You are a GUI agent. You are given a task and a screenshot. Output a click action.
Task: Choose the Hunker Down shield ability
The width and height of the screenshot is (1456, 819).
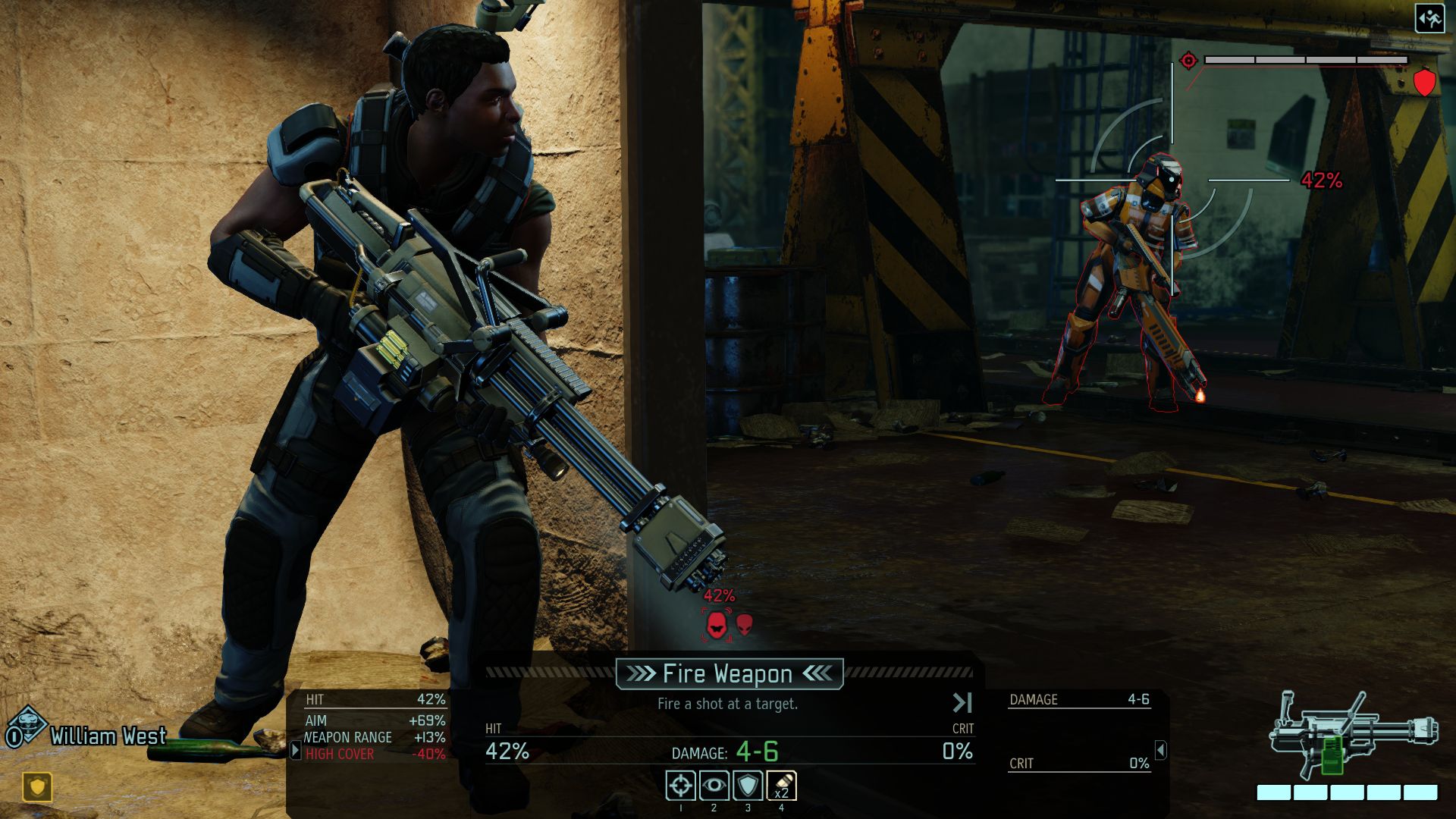click(x=747, y=786)
